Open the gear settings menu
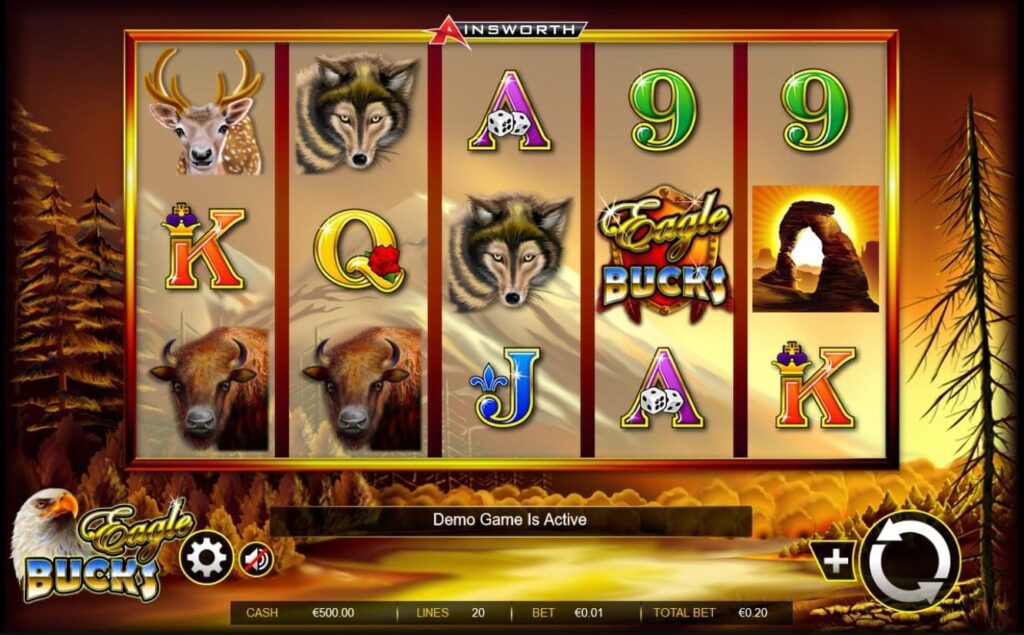This screenshot has width=1024, height=635. tap(206, 558)
